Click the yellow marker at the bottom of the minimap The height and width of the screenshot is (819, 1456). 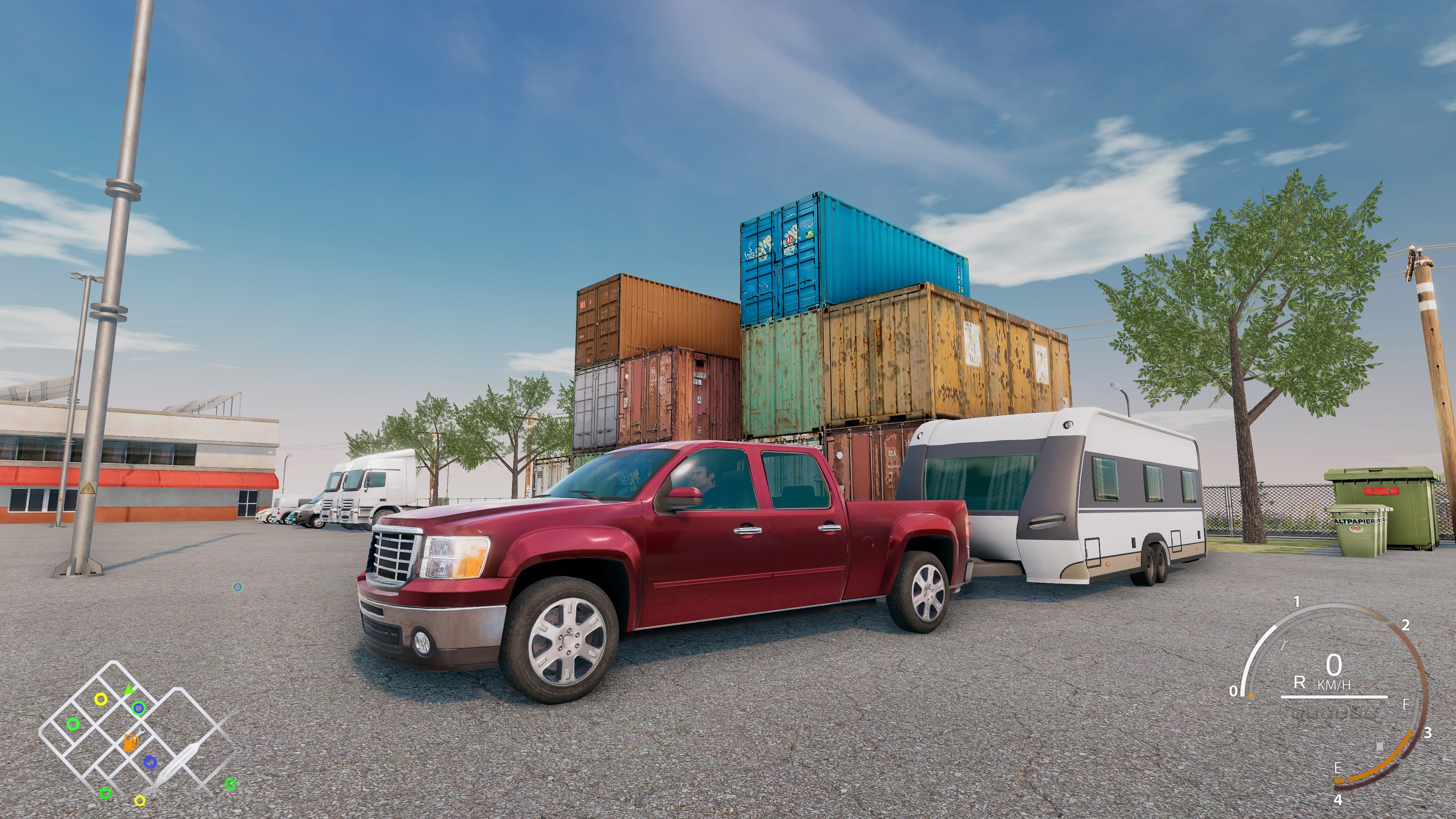coord(140,802)
